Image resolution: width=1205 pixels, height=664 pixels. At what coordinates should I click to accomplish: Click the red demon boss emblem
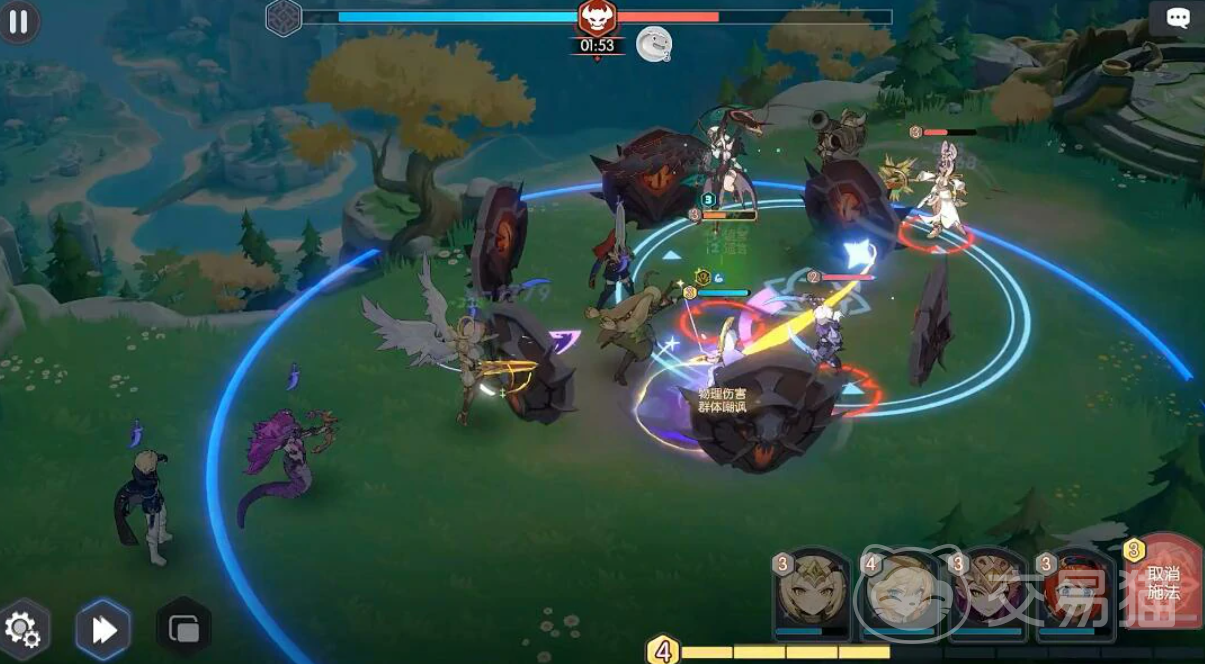pos(597,17)
